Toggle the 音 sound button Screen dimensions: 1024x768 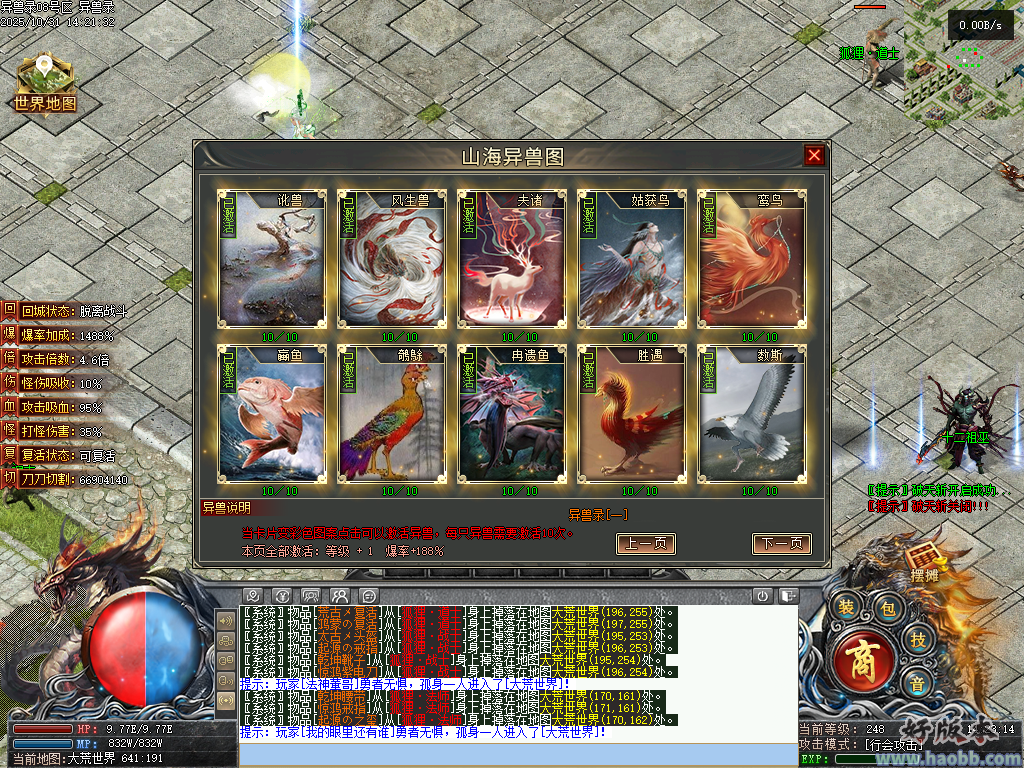(916, 684)
